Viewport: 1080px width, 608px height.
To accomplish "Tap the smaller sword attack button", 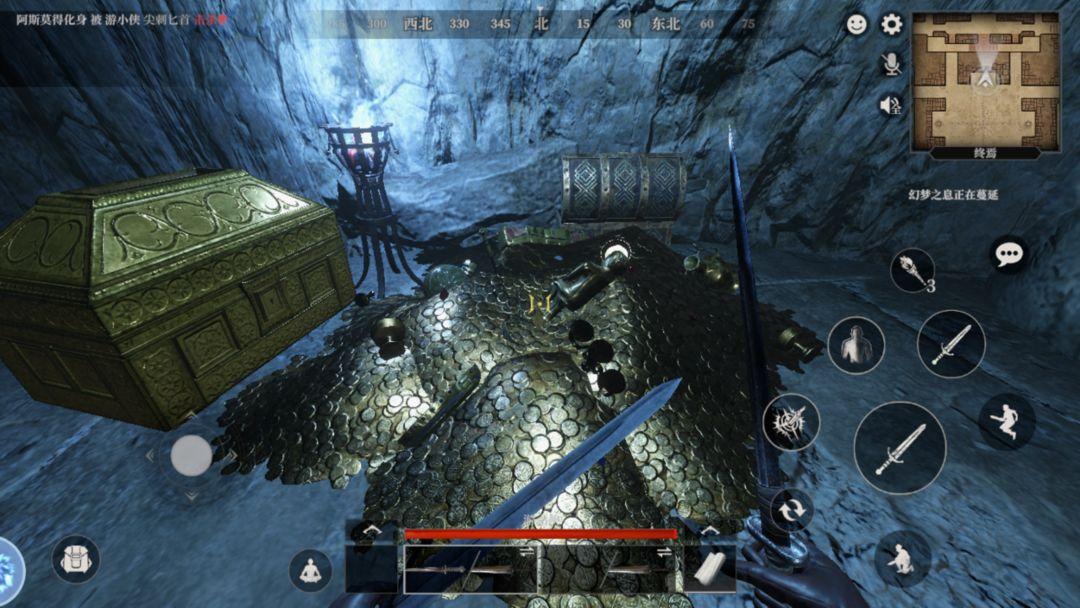I will click(950, 343).
